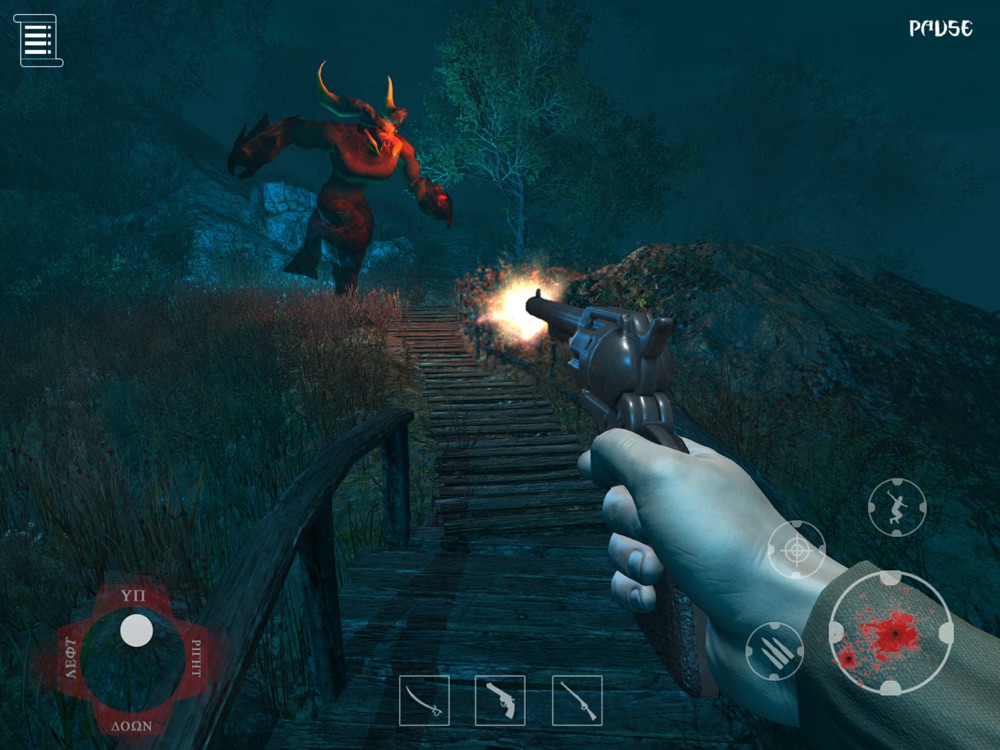The image size is (1000, 750).
Task: Open the scroll menu icon
Action: [39, 40]
